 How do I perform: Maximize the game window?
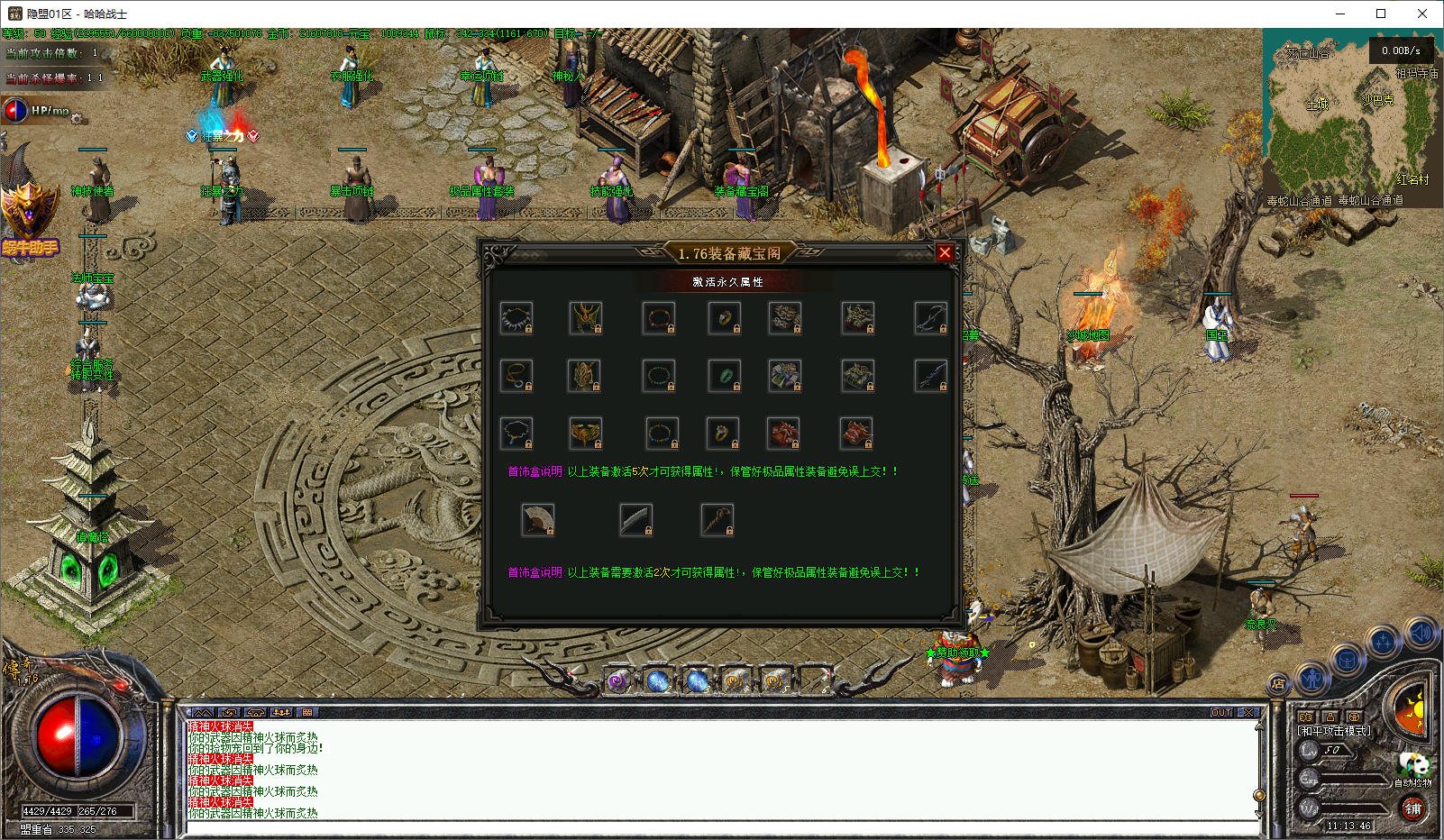click(x=1381, y=14)
